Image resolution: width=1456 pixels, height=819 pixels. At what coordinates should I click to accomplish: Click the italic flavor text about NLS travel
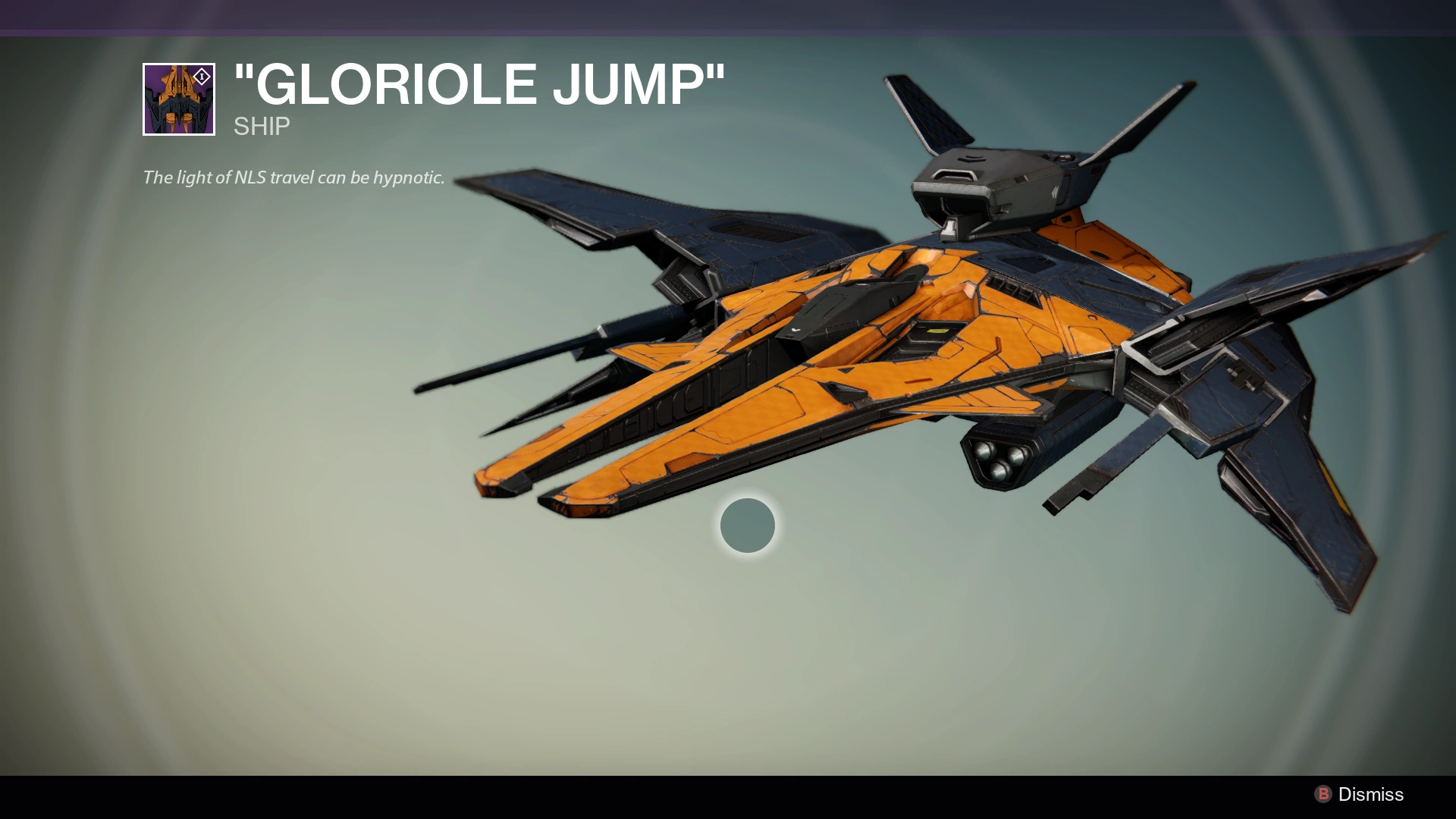pyautogui.click(x=293, y=179)
